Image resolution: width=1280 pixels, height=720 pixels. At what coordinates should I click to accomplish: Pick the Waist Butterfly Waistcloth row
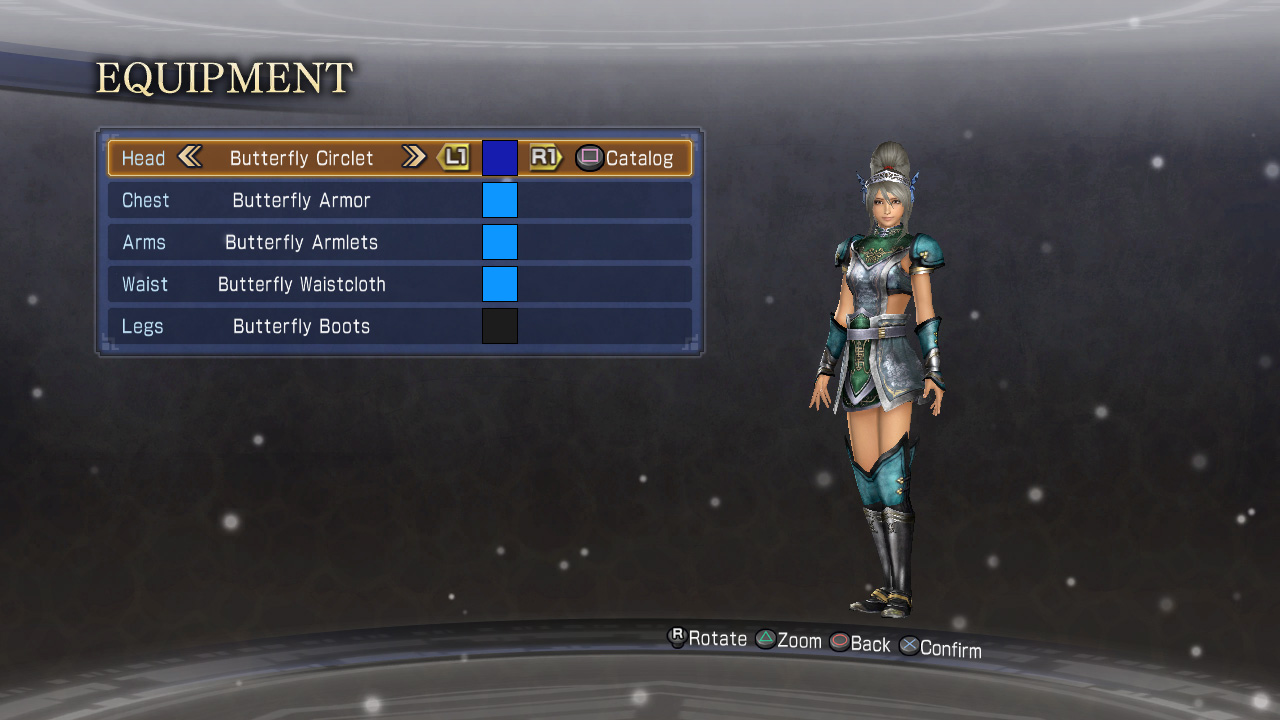pos(301,284)
